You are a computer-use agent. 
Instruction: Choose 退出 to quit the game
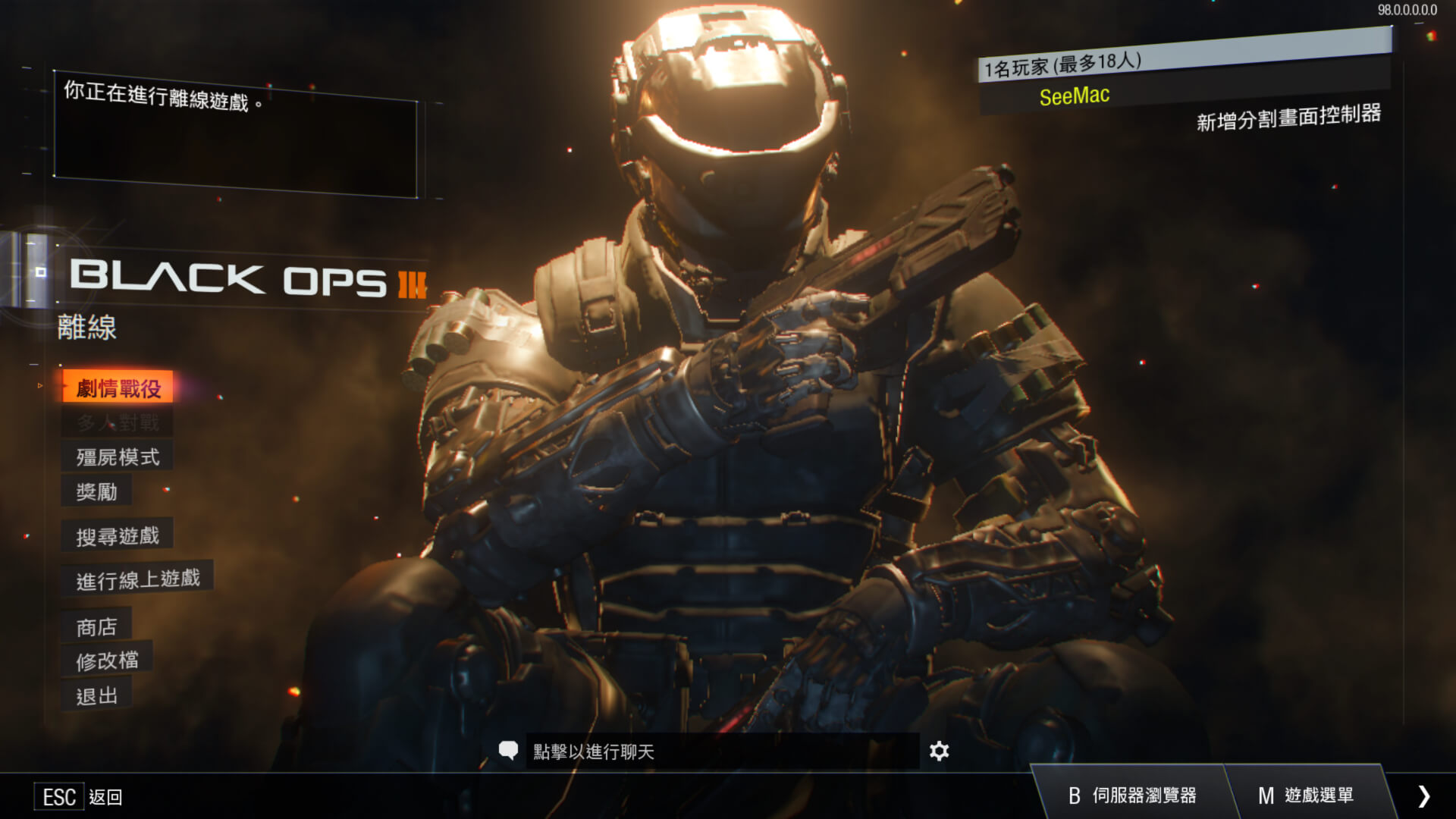tap(97, 695)
